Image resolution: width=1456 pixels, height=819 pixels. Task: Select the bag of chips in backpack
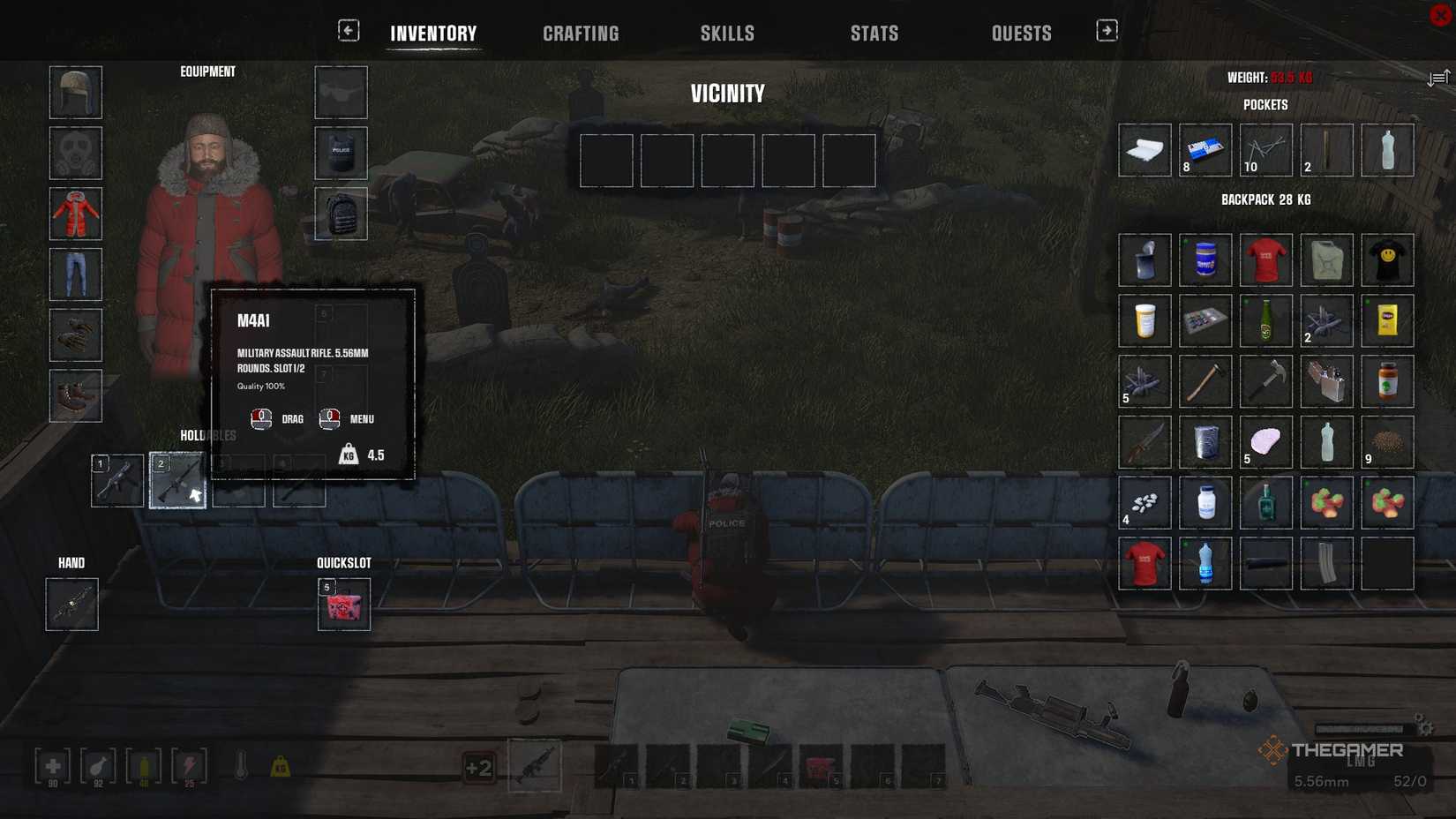pos(1388,321)
